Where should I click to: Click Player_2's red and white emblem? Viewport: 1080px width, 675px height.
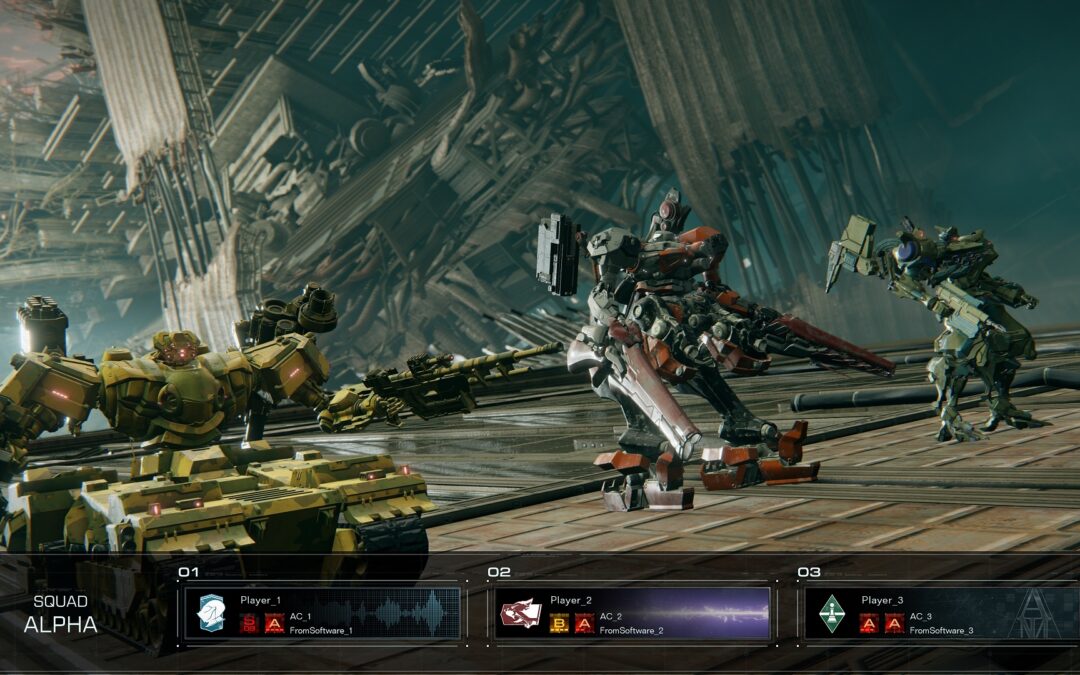point(520,612)
